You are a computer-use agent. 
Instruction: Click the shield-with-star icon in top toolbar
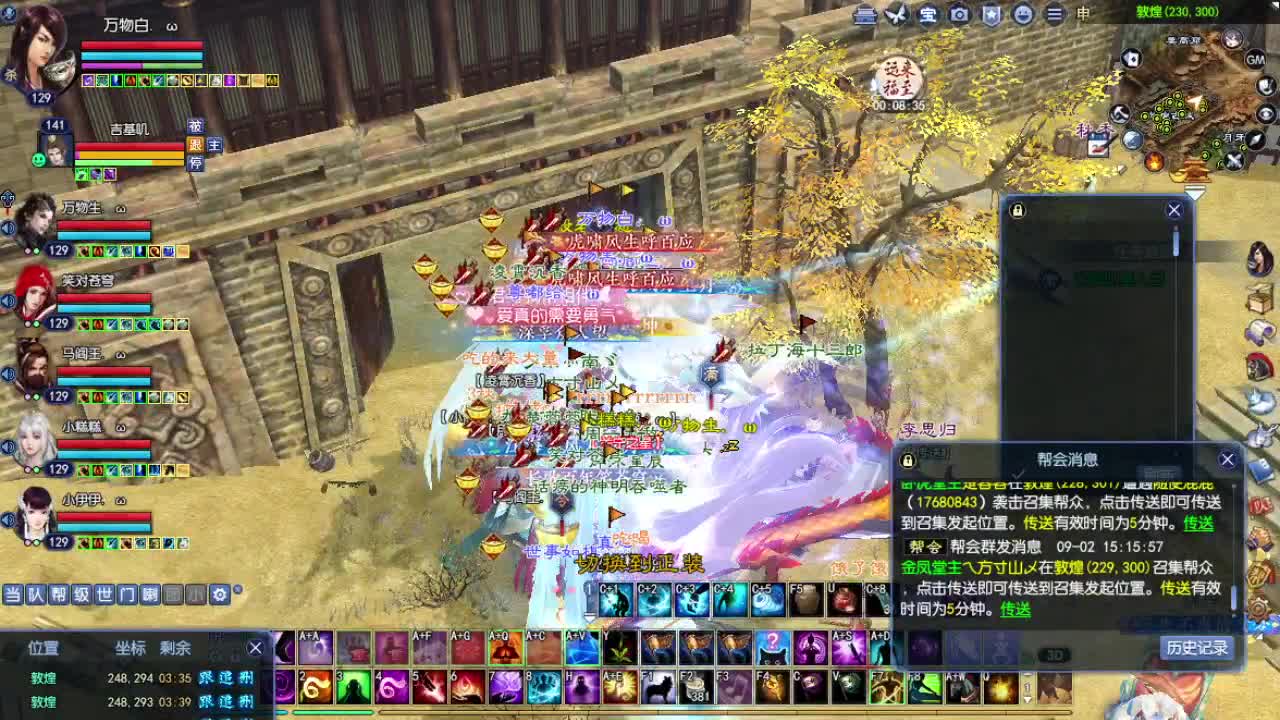pos(991,14)
